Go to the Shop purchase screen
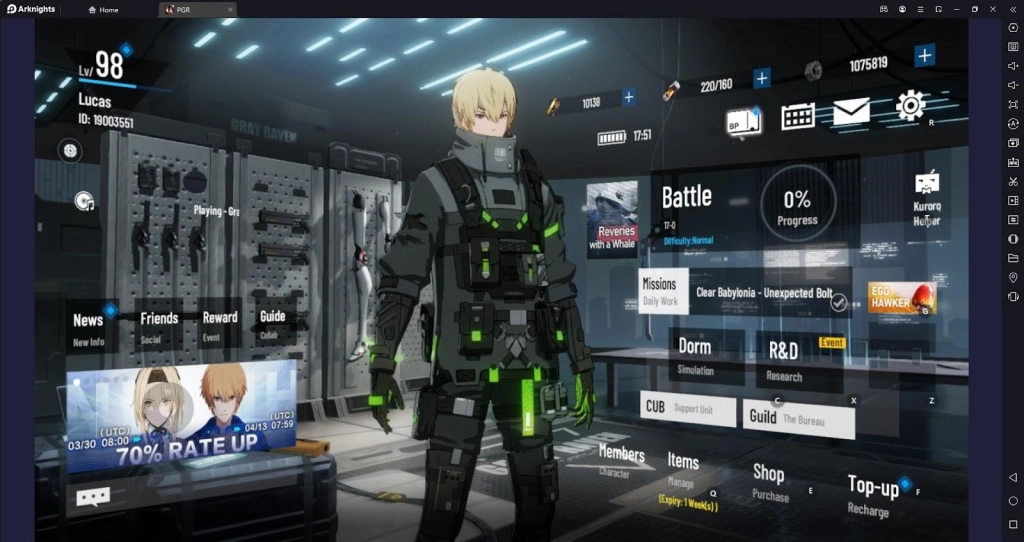Viewport: 1024px width, 542px height. (x=769, y=480)
